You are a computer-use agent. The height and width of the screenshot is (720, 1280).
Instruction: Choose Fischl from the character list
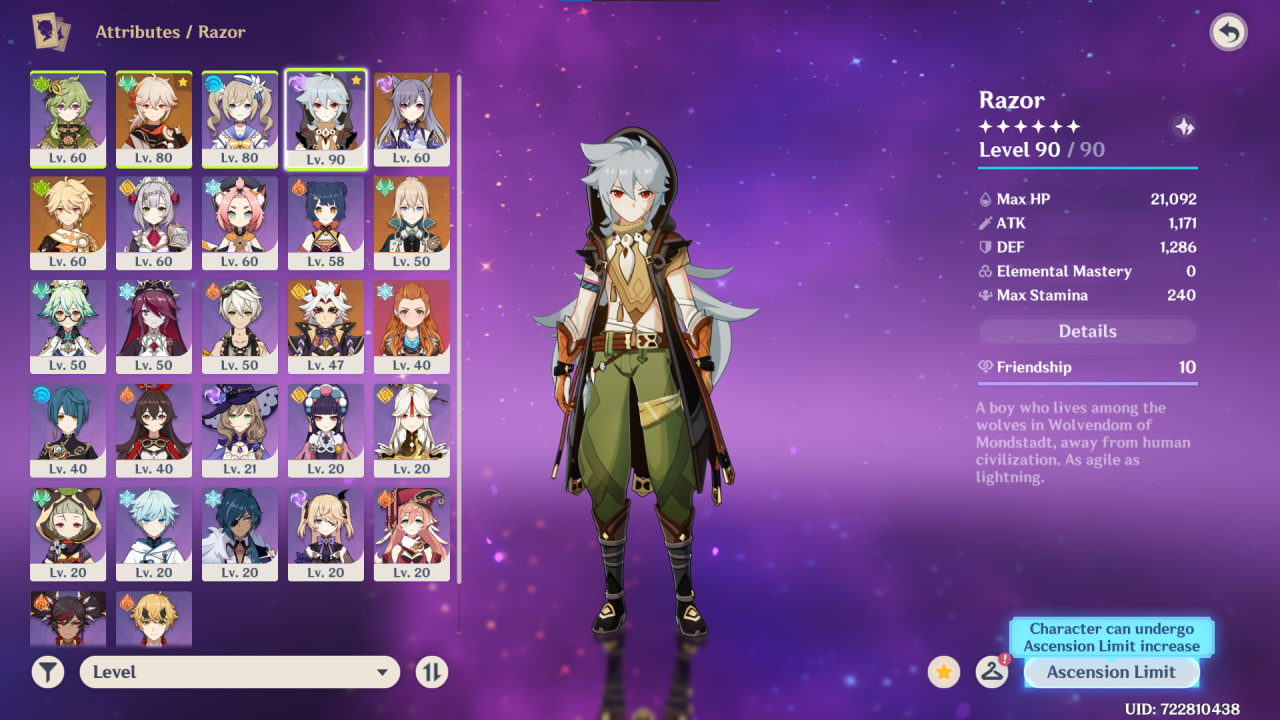pyautogui.click(x=326, y=534)
